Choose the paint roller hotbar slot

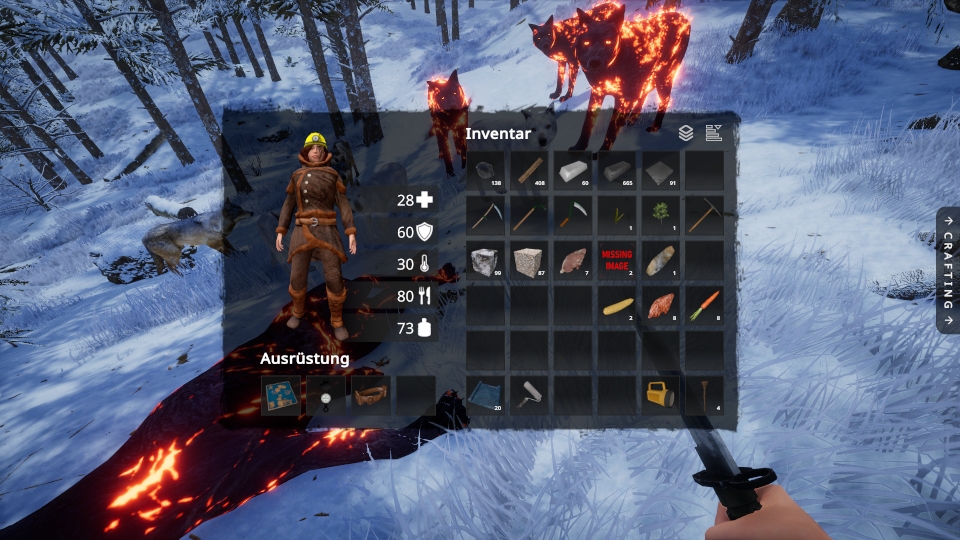click(530, 395)
